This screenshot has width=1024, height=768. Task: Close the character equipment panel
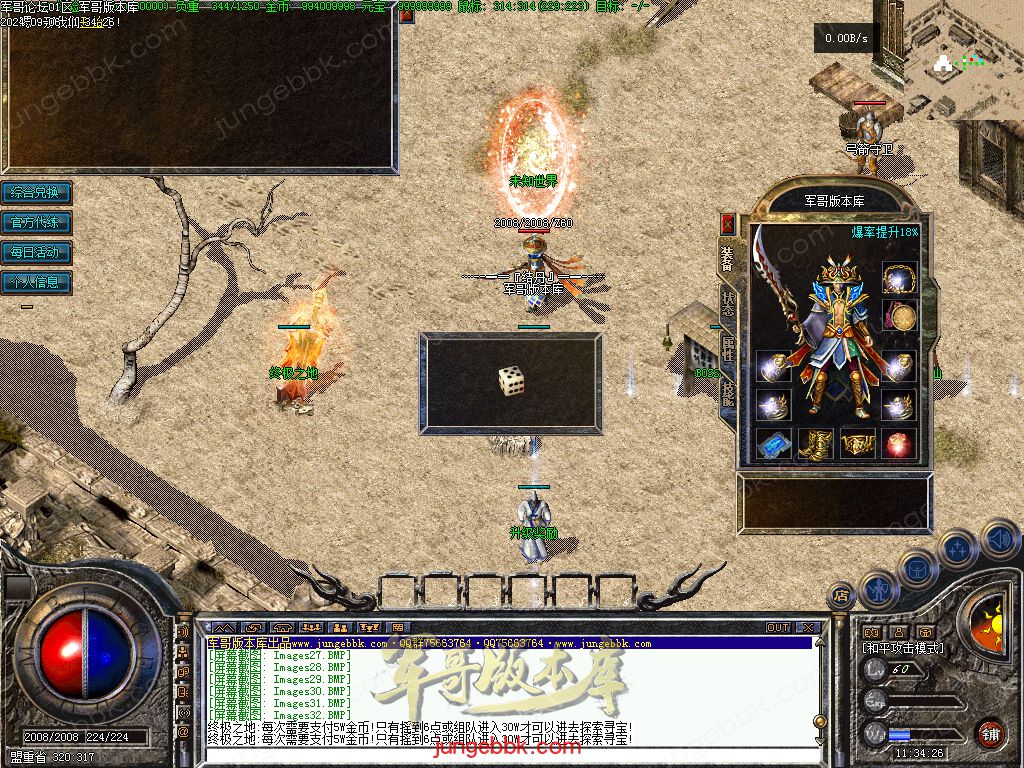coord(727,223)
